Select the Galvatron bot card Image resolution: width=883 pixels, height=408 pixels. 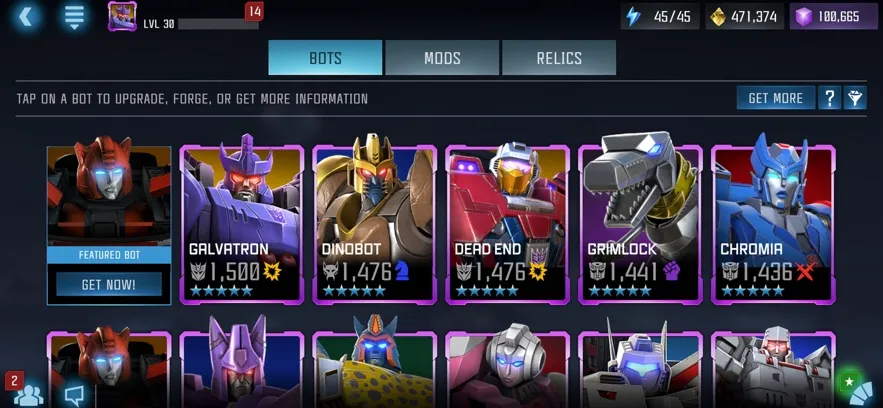(x=242, y=224)
